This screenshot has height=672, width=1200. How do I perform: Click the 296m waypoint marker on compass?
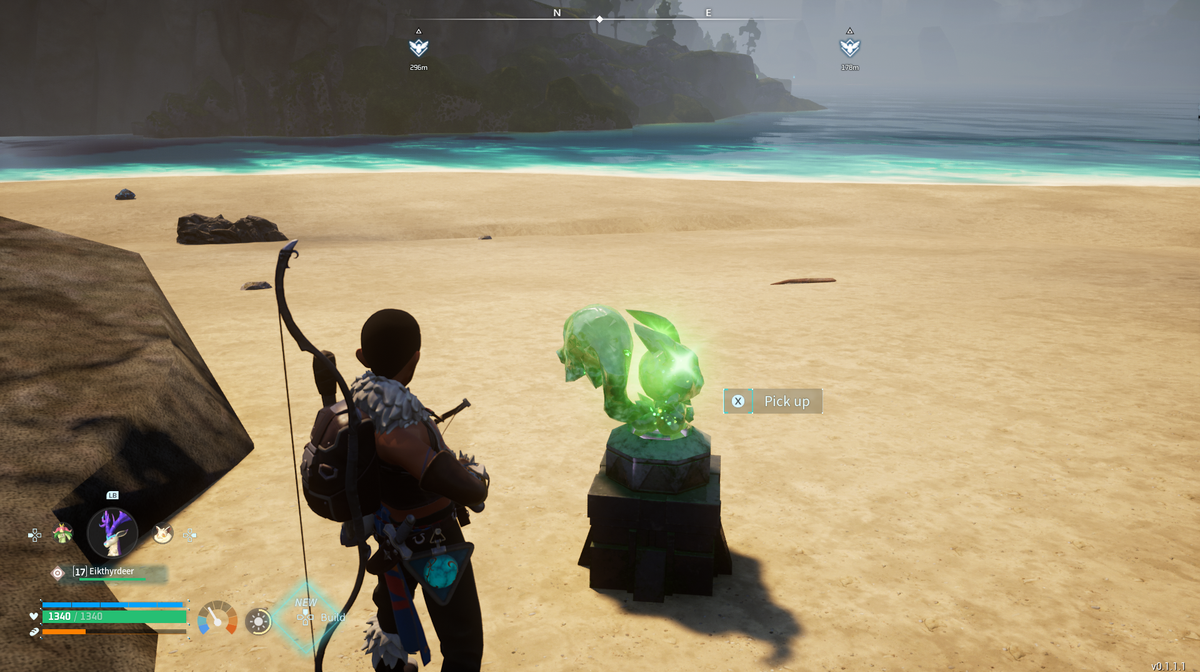tap(419, 47)
